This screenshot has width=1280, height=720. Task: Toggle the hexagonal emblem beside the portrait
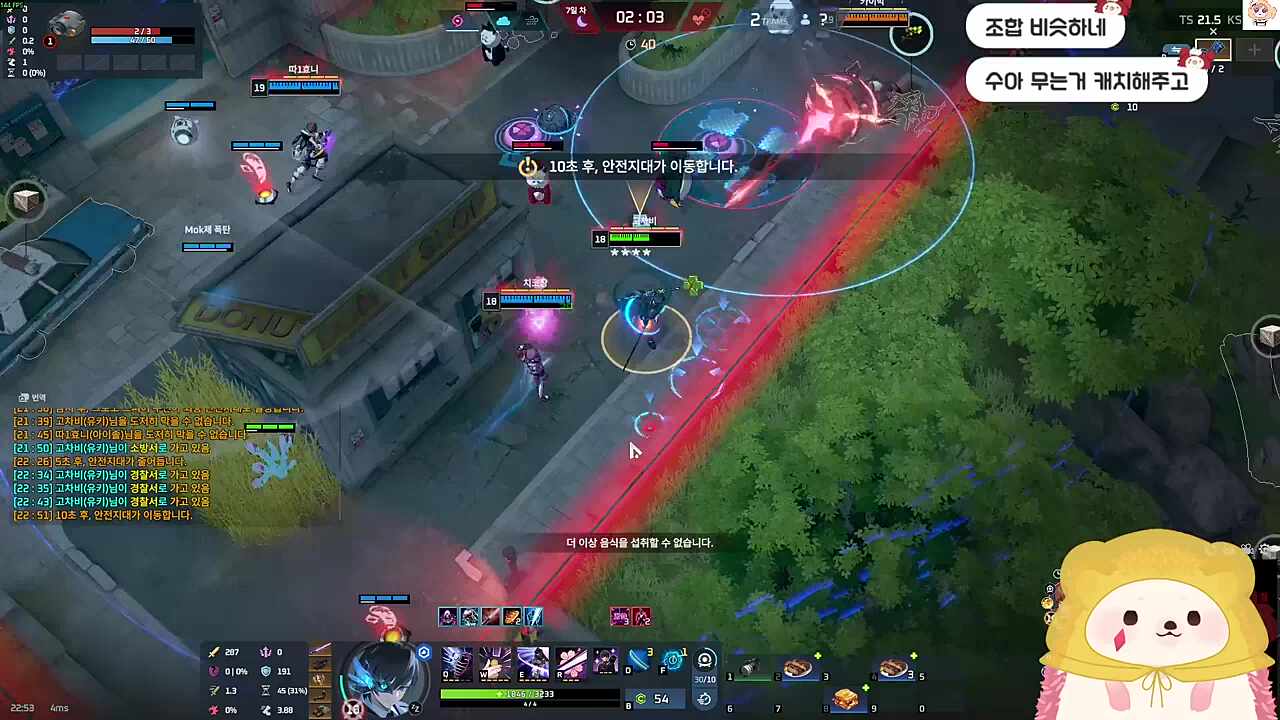click(x=424, y=652)
